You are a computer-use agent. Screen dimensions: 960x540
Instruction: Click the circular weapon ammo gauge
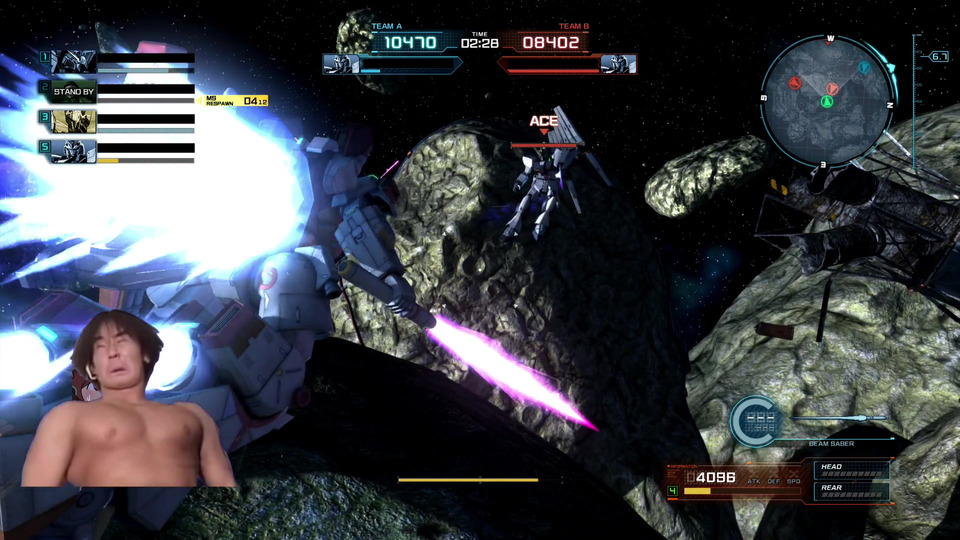(x=757, y=420)
